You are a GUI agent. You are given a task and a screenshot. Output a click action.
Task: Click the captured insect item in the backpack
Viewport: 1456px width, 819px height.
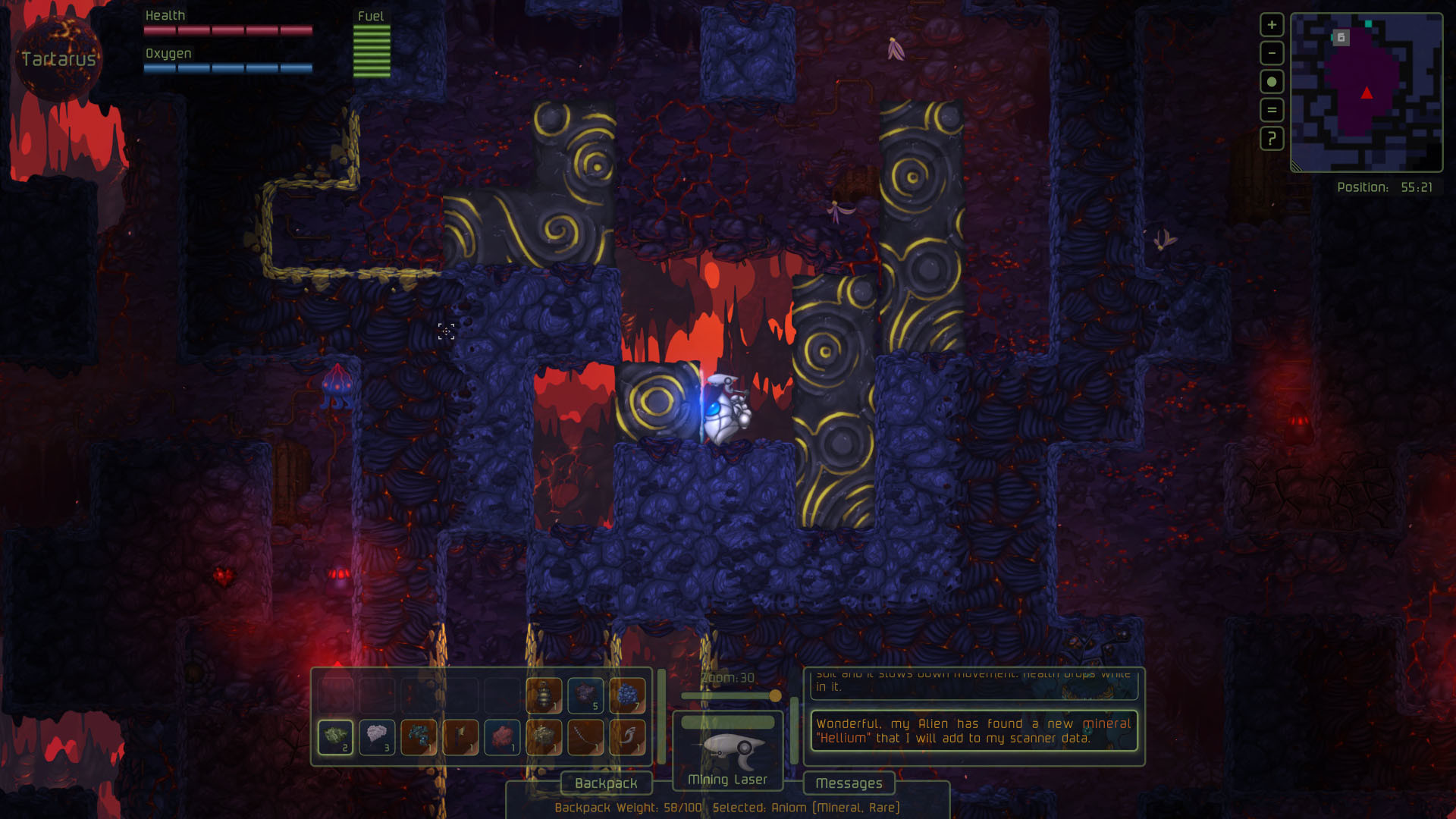point(543,695)
